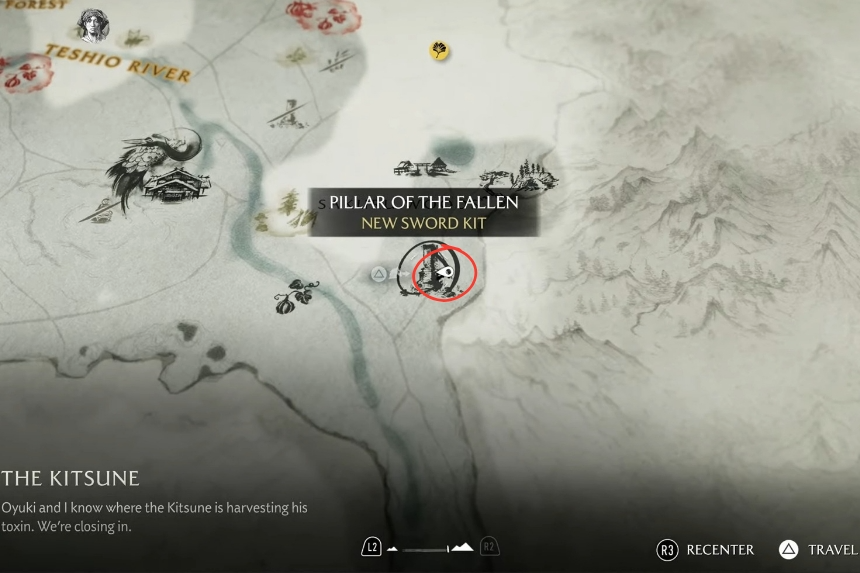Viewport: 860px width, 573px height.
Task: Click the yellow ginkgo leaf map marker
Action: (438, 49)
